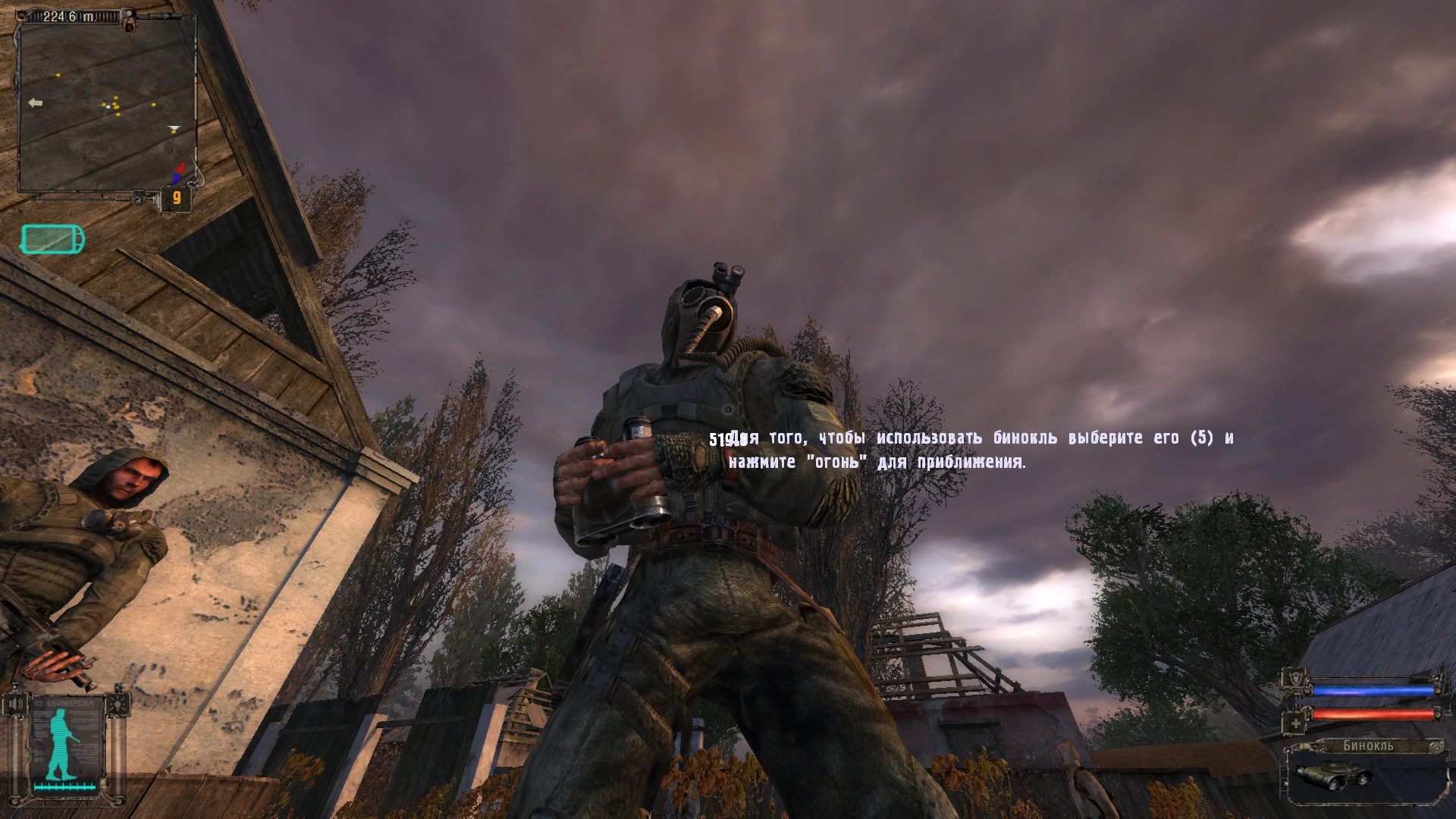This screenshot has height=819, width=1456.
Task: Click the Бинокль name plate above the item image
Action: [1369, 746]
